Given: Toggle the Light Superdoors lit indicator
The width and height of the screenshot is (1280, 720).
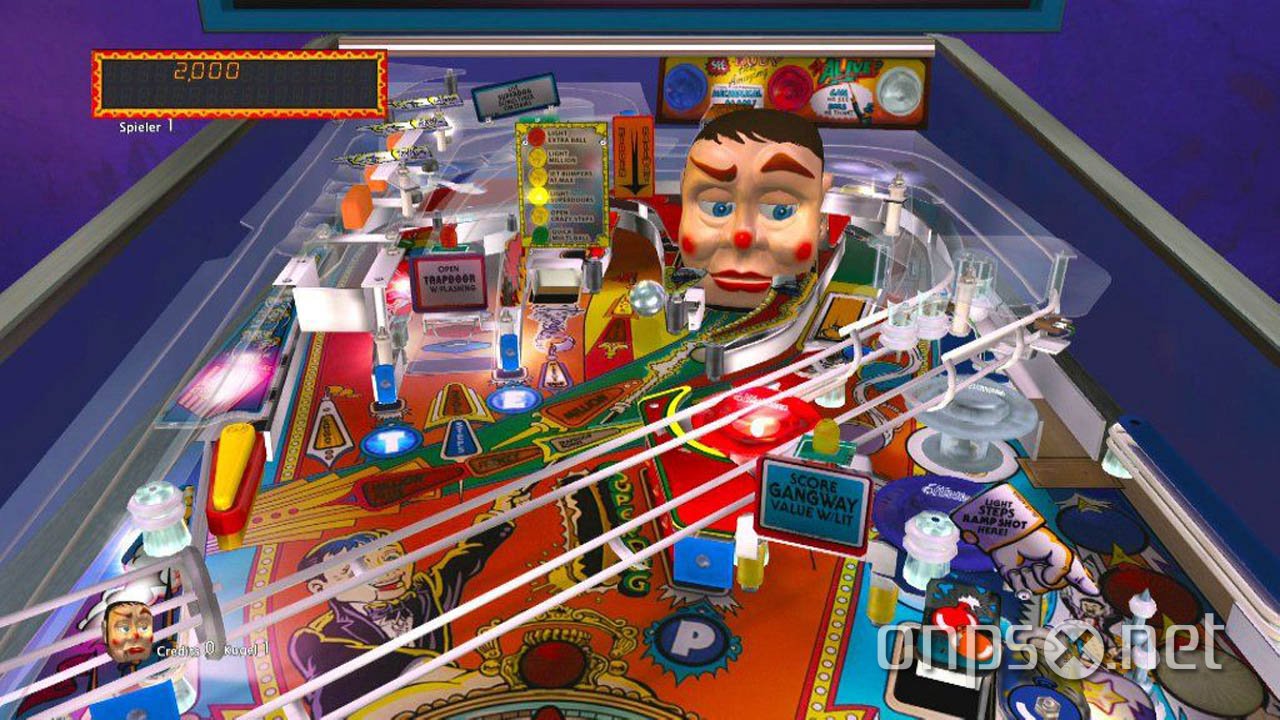Looking at the screenshot, I should click(x=537, y=194).
